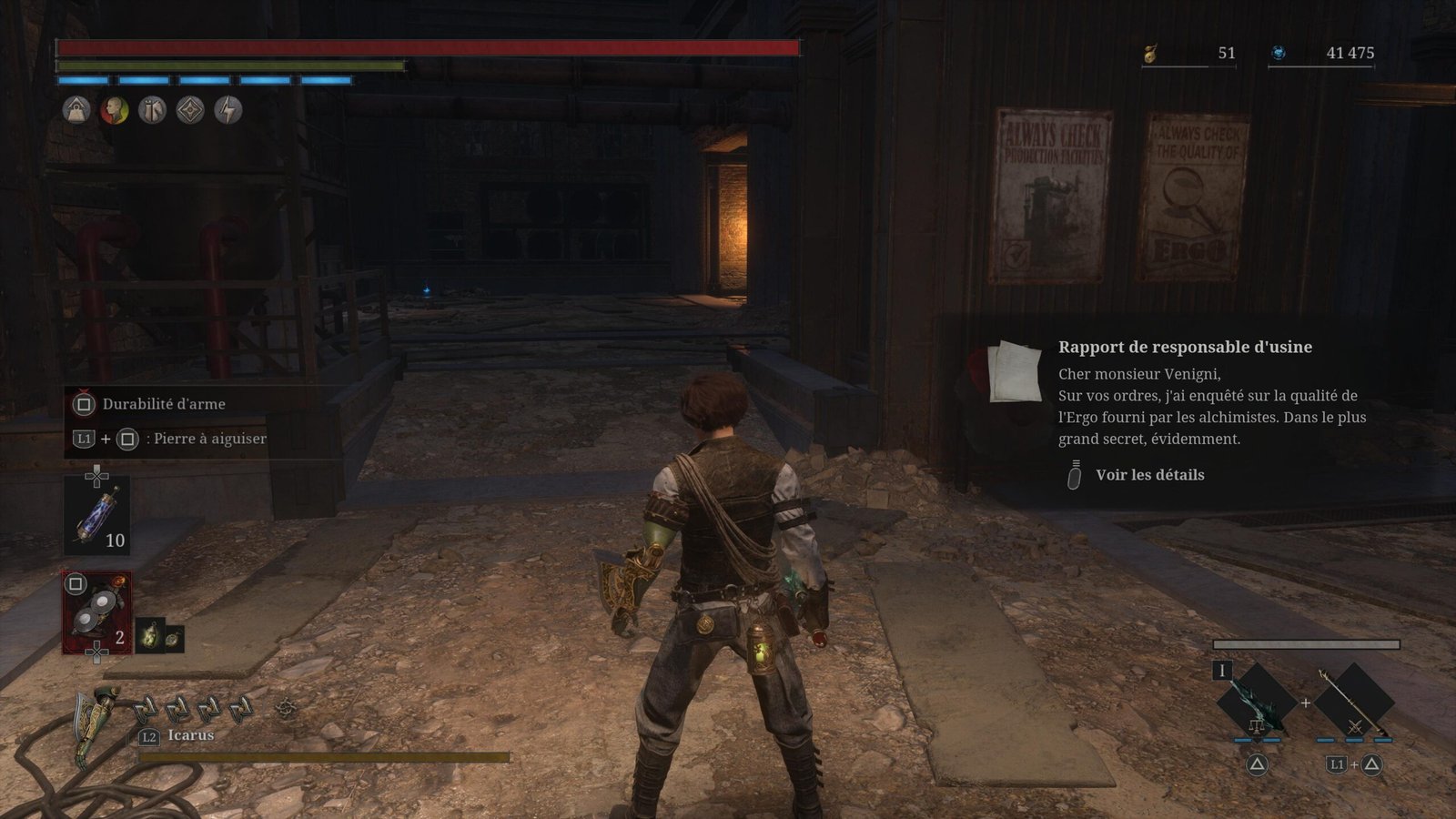
Task: Select the lightning bolt status icon
Action: pos(227,110)
